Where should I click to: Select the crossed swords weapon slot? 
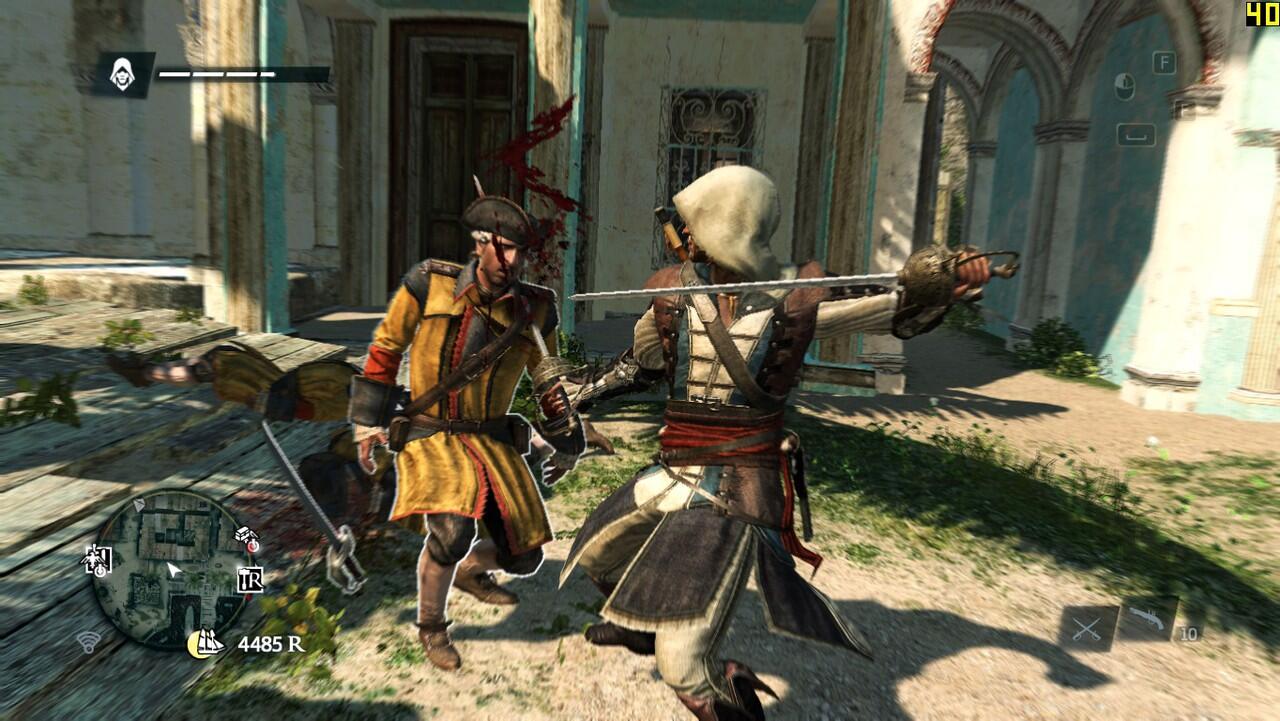1088,628
